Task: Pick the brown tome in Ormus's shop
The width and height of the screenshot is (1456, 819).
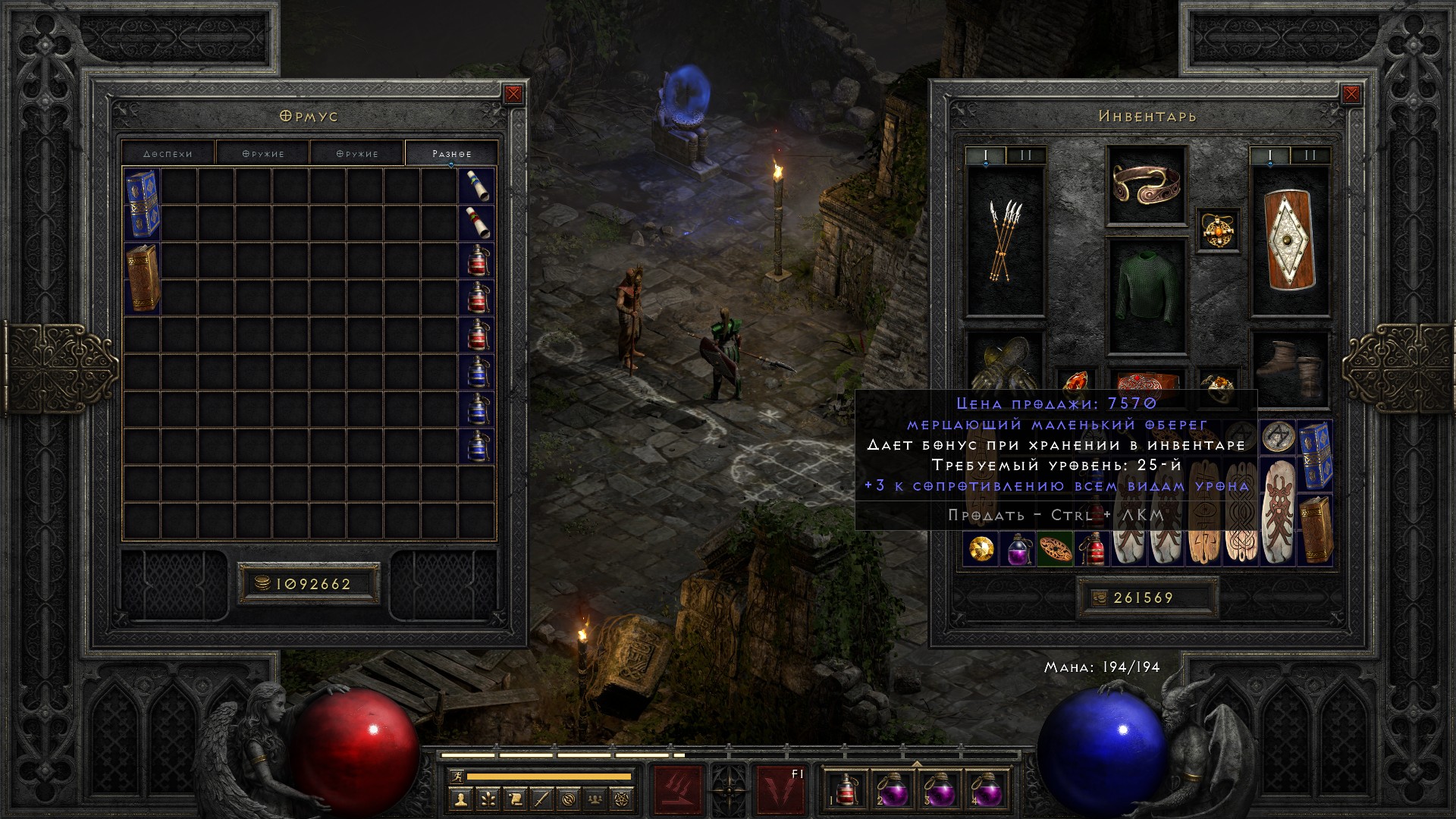Action: (142, 278)
